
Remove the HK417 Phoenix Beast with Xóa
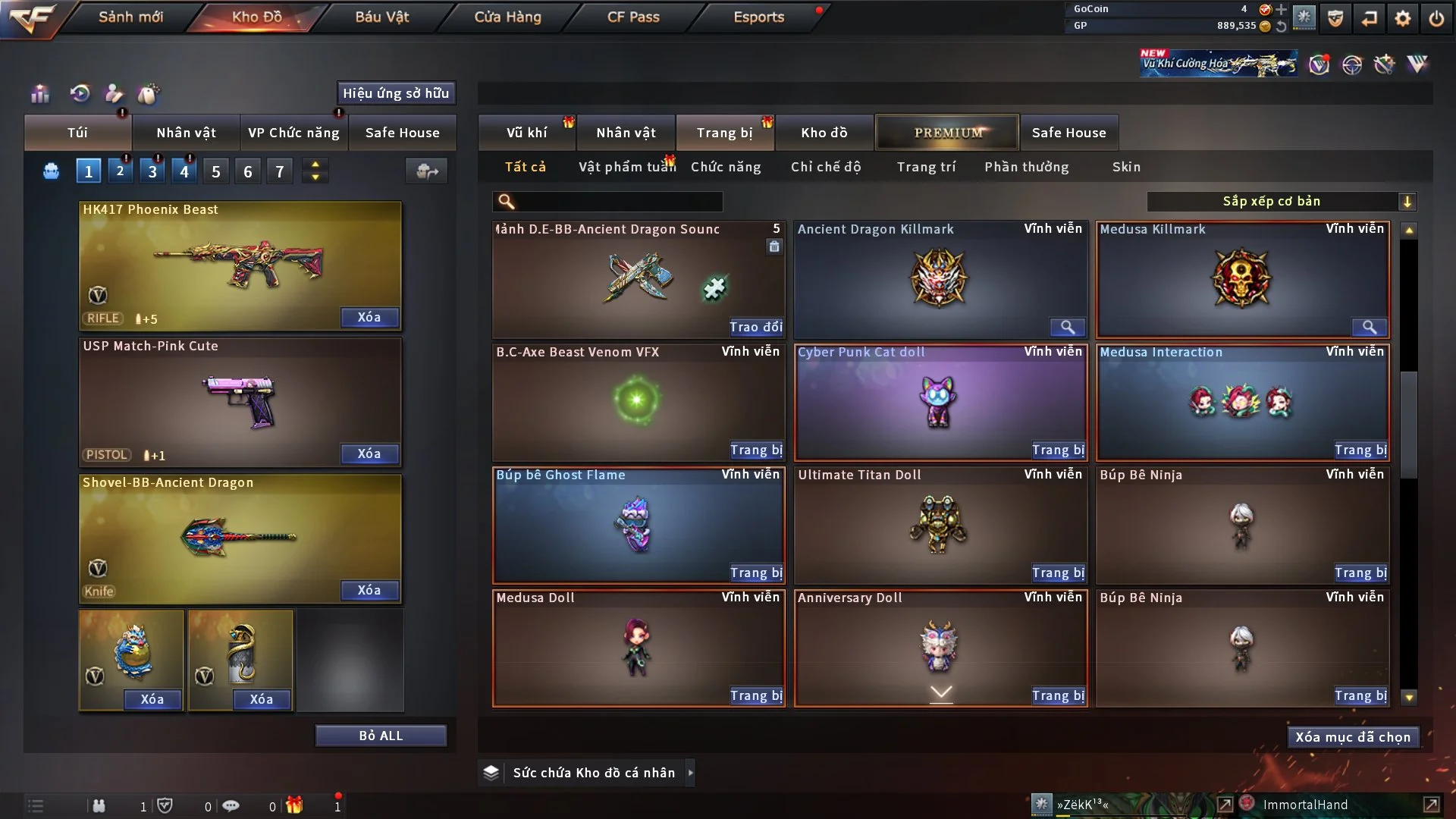[x=369, y=317]
